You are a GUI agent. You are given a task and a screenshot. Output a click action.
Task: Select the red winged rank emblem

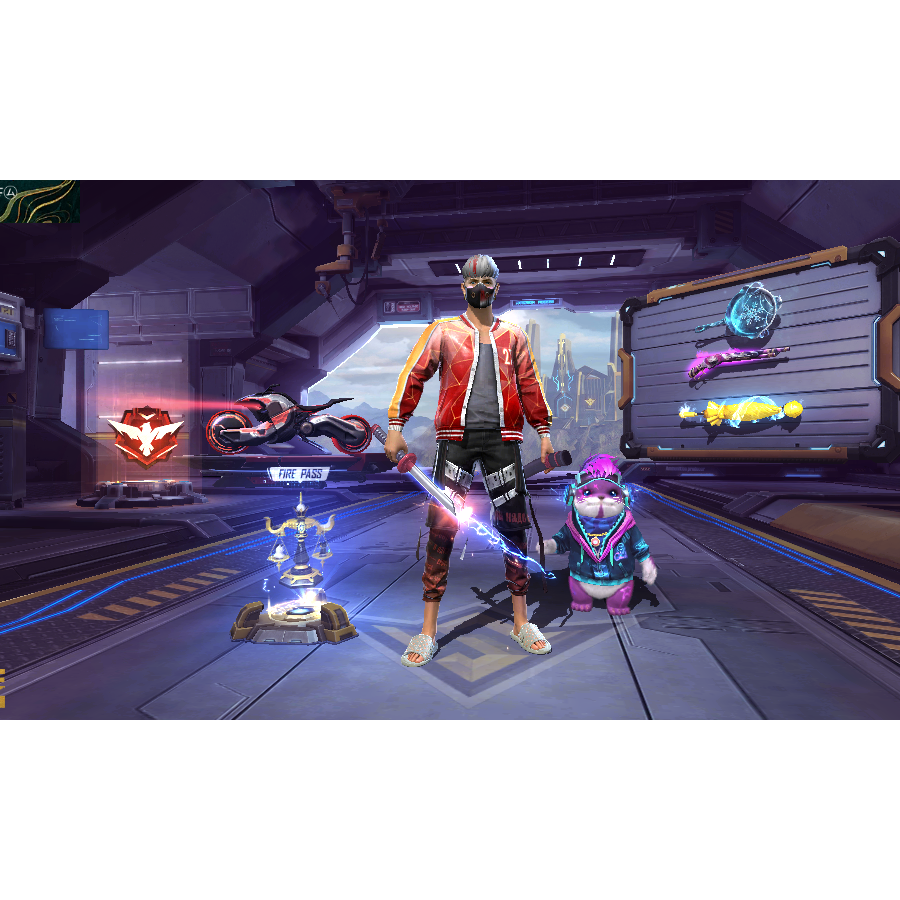[x=147, y=436]
